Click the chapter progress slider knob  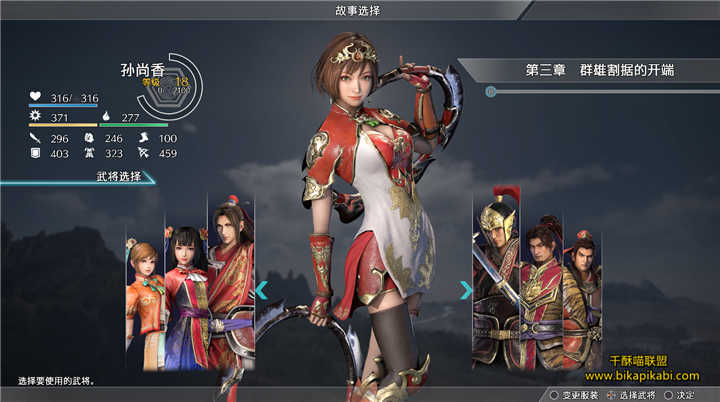[x=491, y=92]
